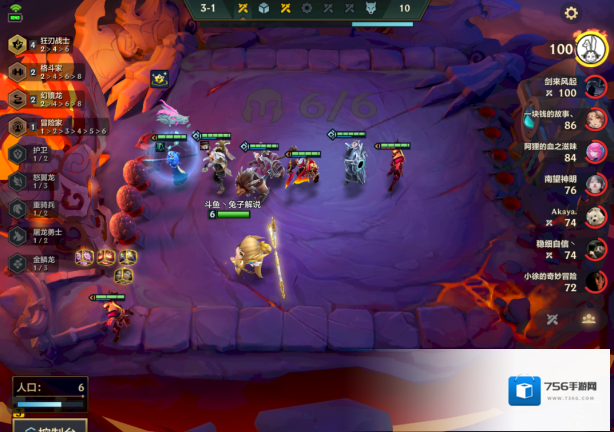Image resolution: width=614 pixels, height=432 pixels.
Task: View player 南望神明 on the scoreboard
Action: point(597,185)
